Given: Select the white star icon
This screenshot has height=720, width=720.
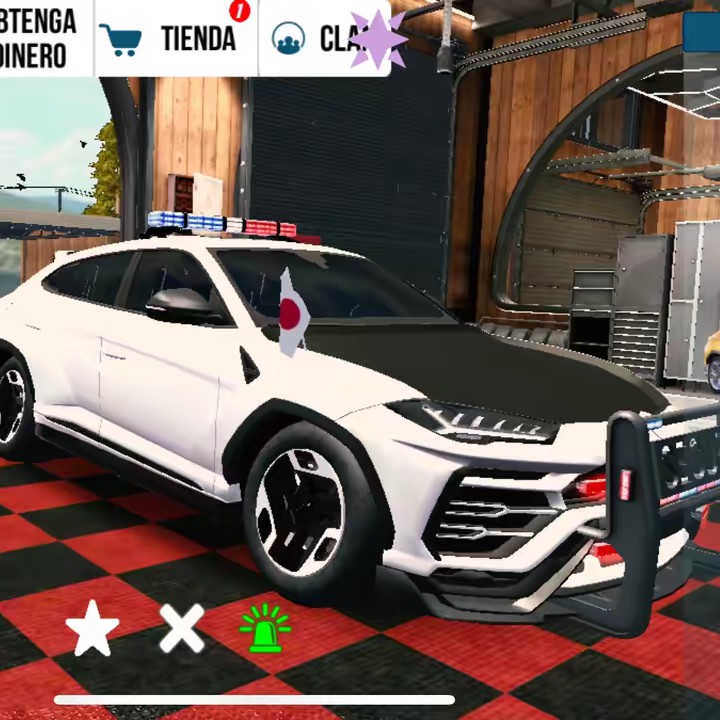Looking at the screenshot, I should click(x=92, y=630).
